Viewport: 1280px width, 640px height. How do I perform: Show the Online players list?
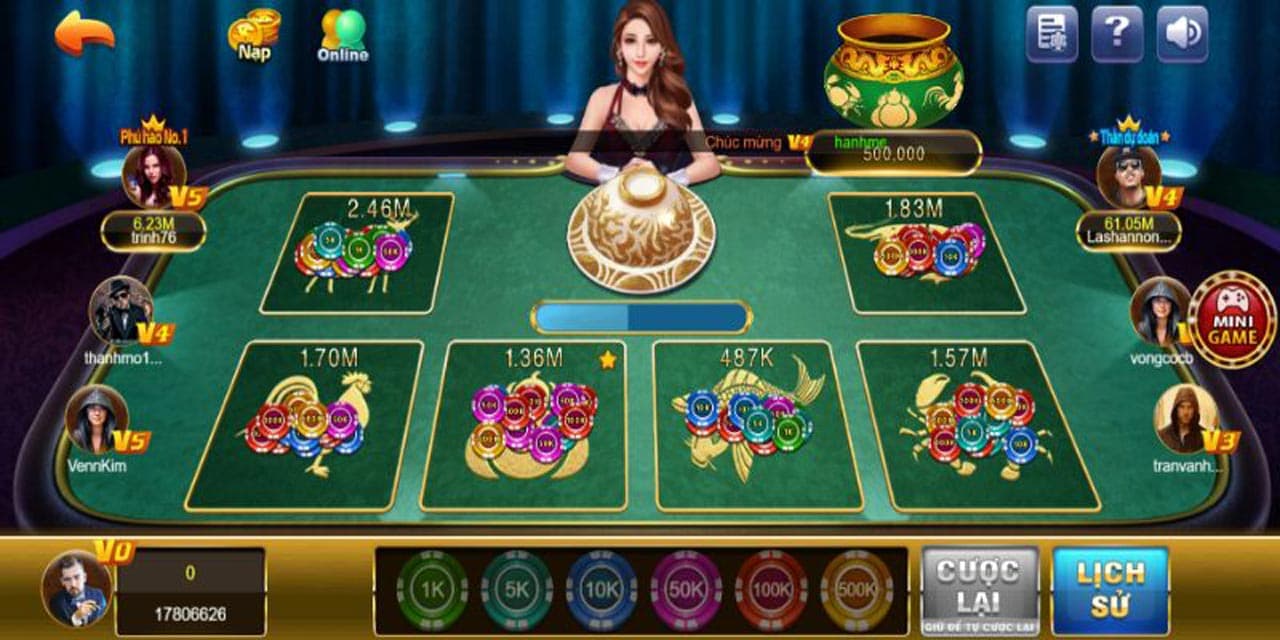(343, 36)
